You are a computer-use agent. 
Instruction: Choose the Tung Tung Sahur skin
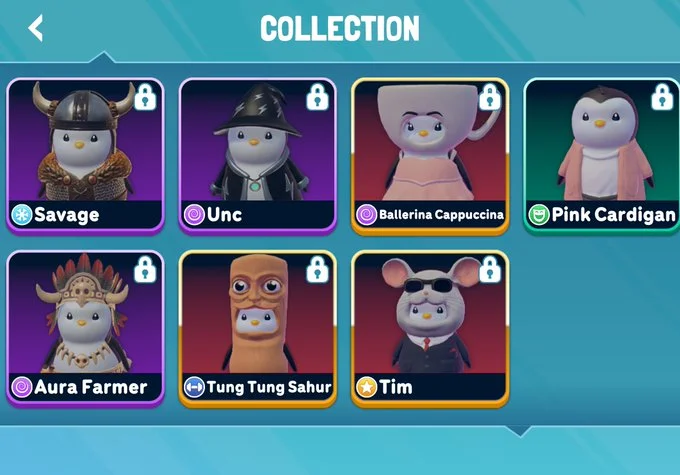point(258,327)
